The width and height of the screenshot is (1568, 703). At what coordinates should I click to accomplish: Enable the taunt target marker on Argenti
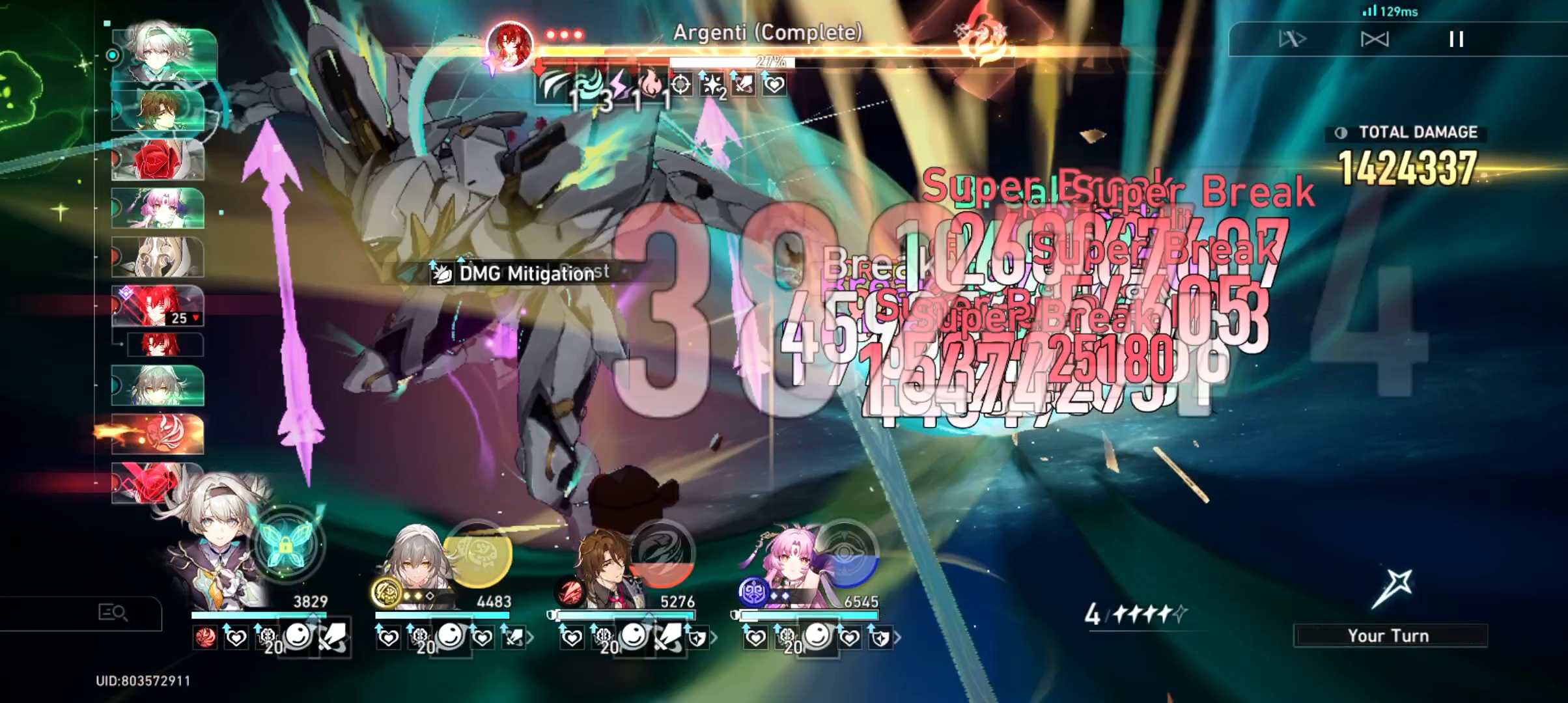tap(680, 85)
